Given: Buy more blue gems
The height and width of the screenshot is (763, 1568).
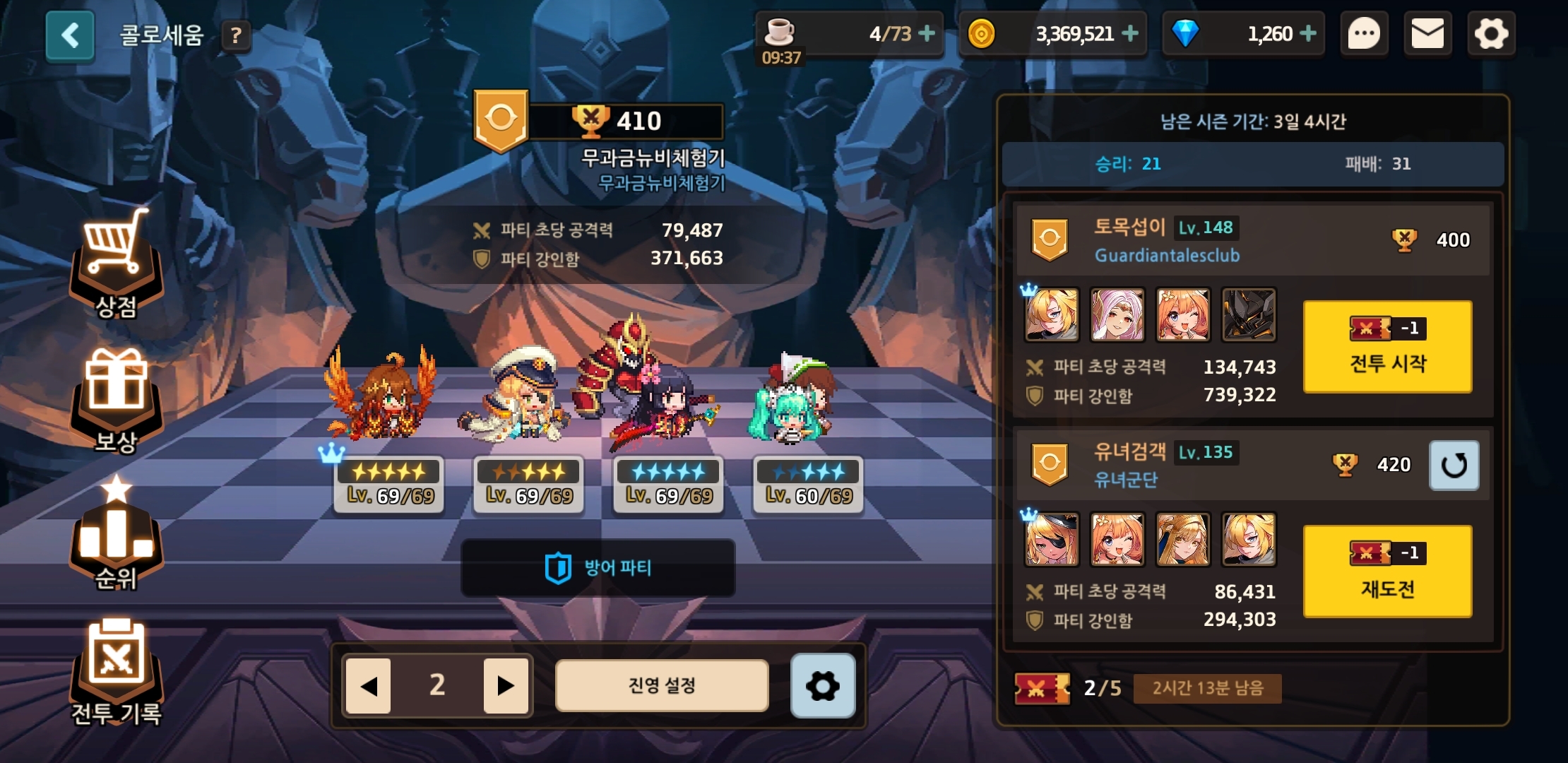Looking at the screenshot, I should [1308, 33].
